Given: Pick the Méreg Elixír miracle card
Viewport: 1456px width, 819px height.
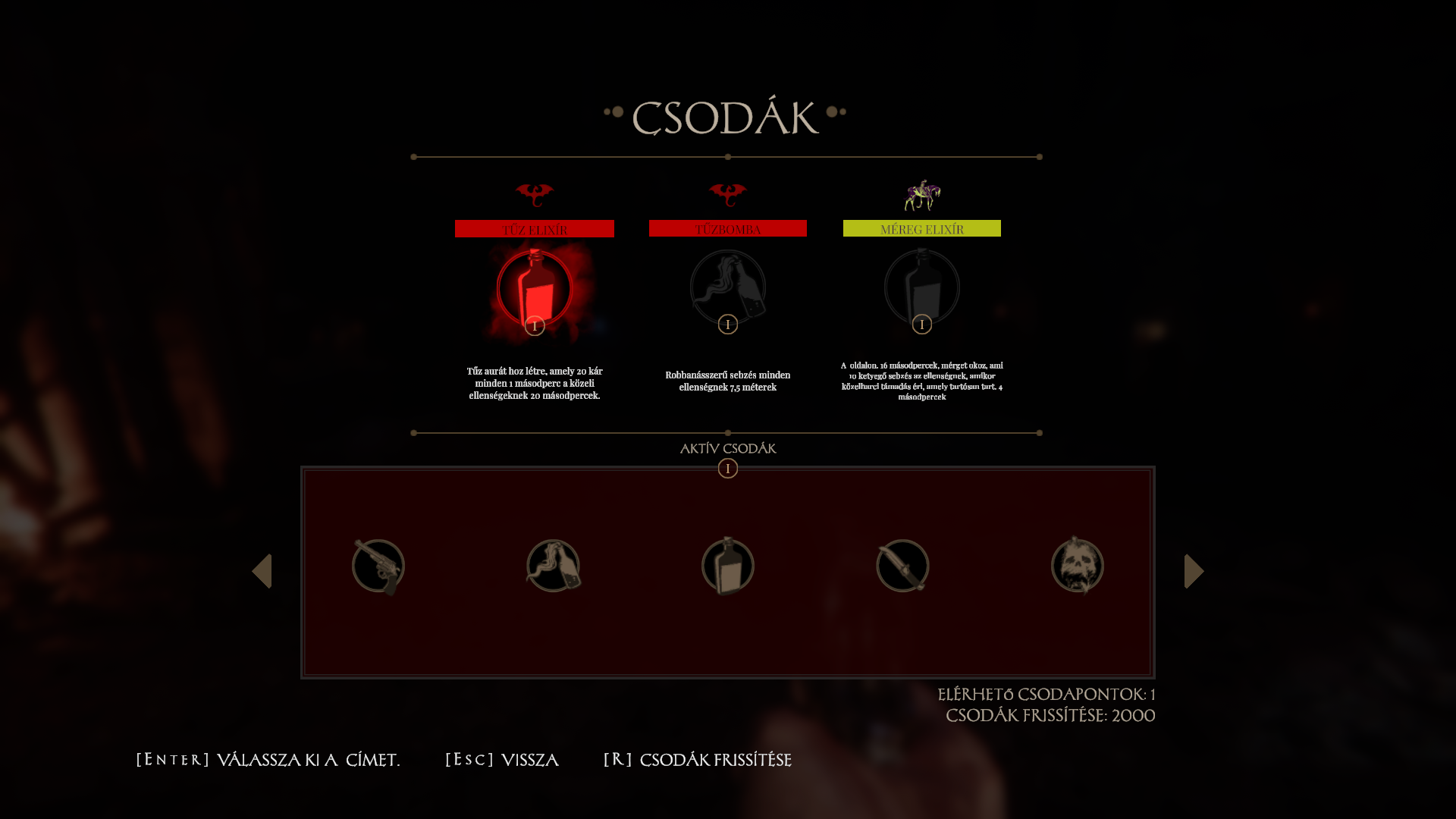Looking at the screenshot, I should pos(922,288).
